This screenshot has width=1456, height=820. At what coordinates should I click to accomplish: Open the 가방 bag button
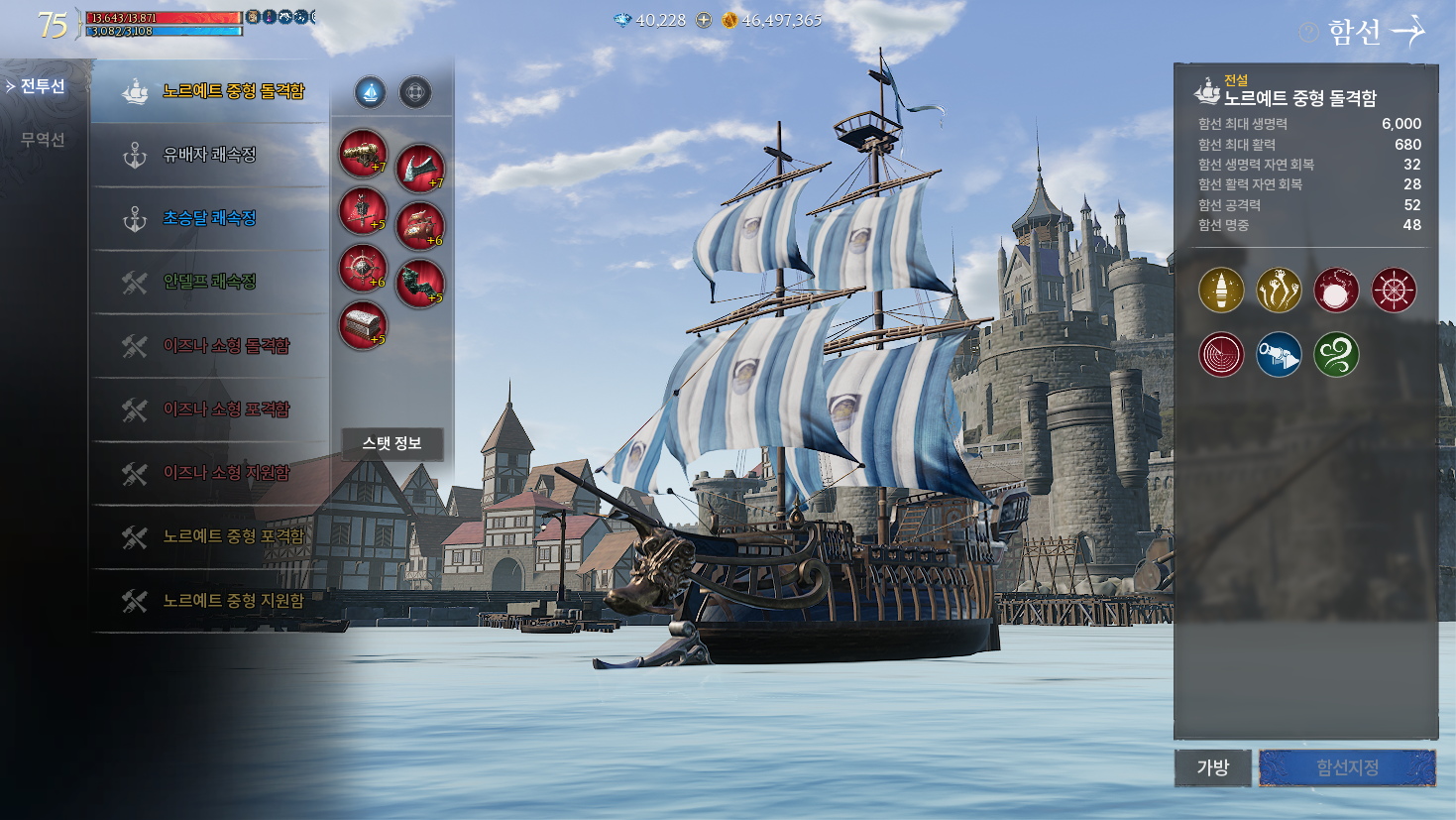1212,767
